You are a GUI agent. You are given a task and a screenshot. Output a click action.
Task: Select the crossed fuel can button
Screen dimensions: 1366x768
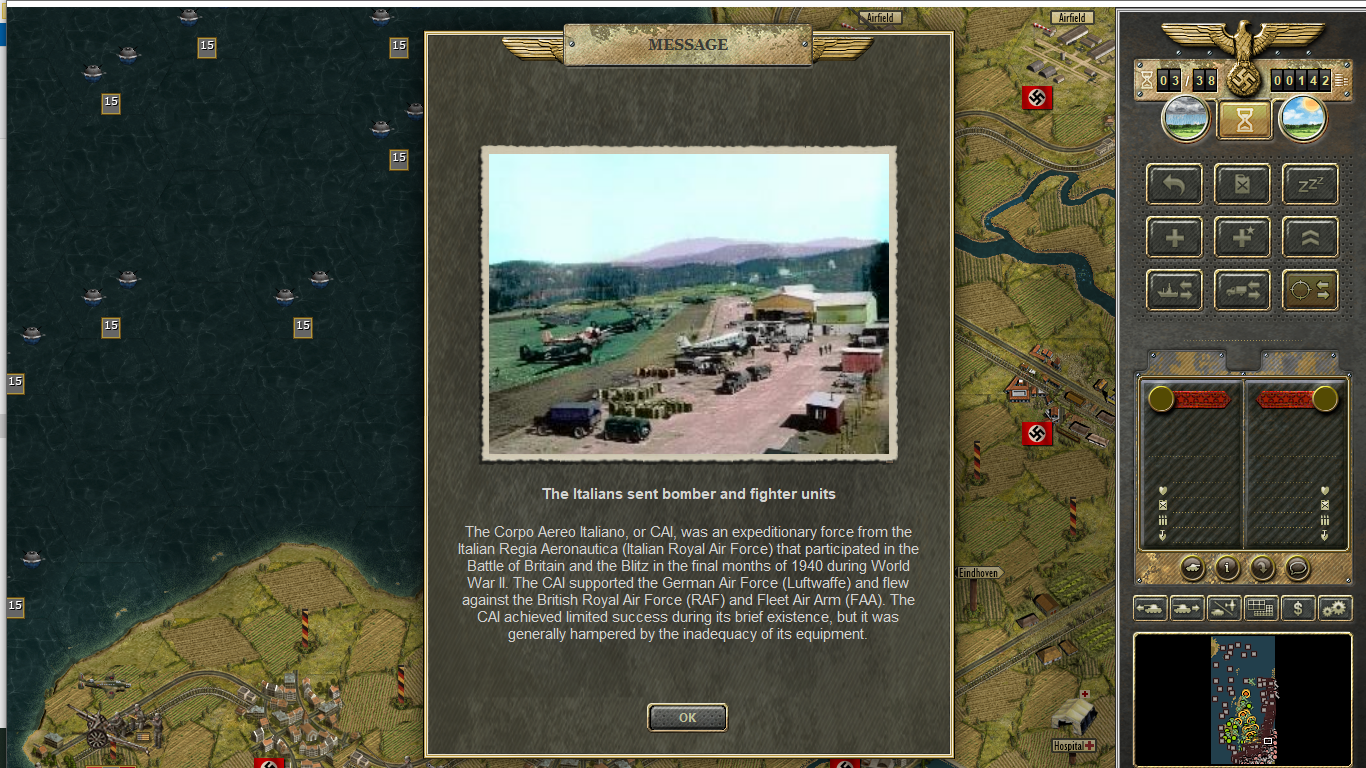(x=1242, y=185)
